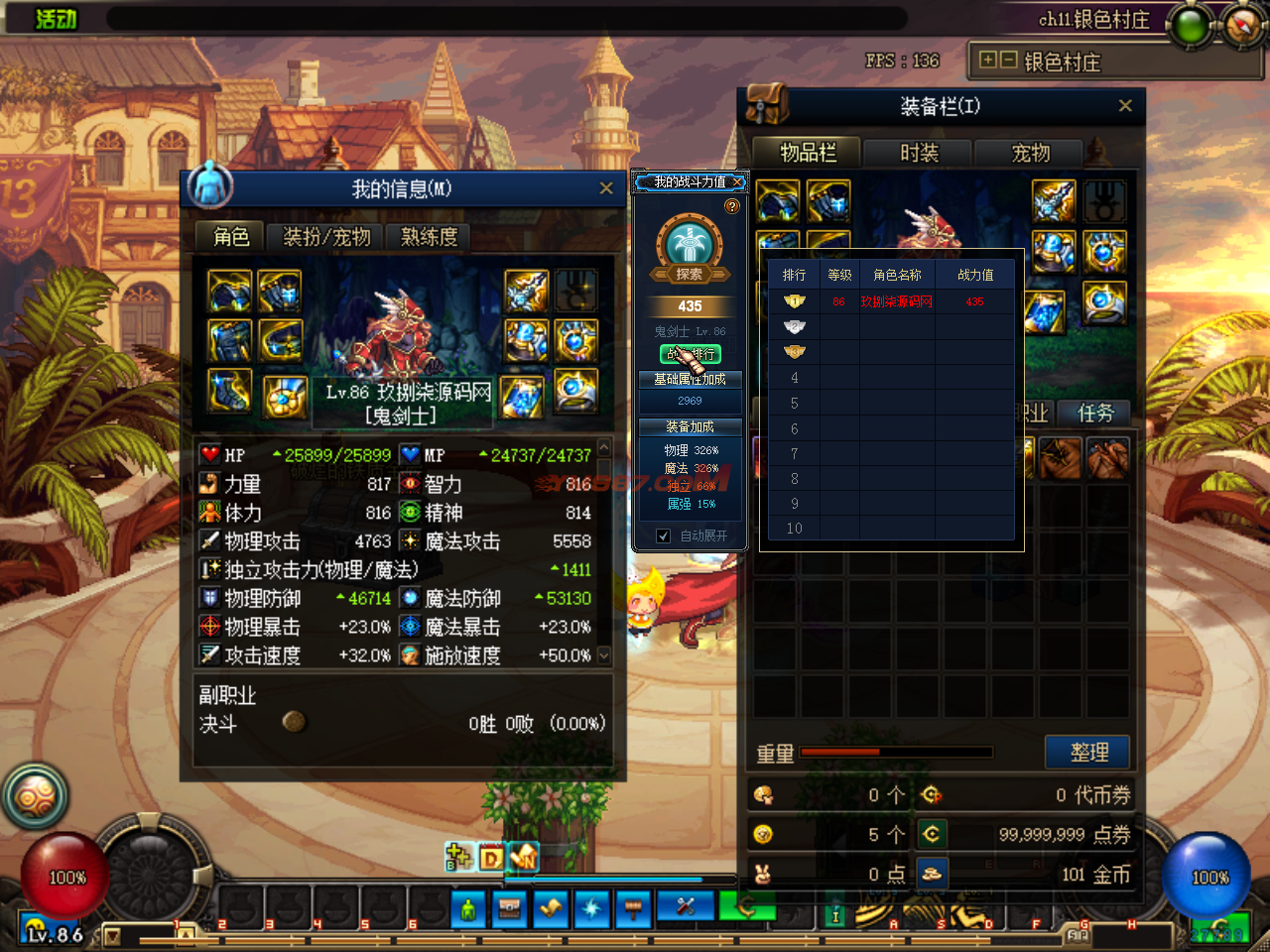Open the 战力排行 ranking button

(x=691, y=354)
